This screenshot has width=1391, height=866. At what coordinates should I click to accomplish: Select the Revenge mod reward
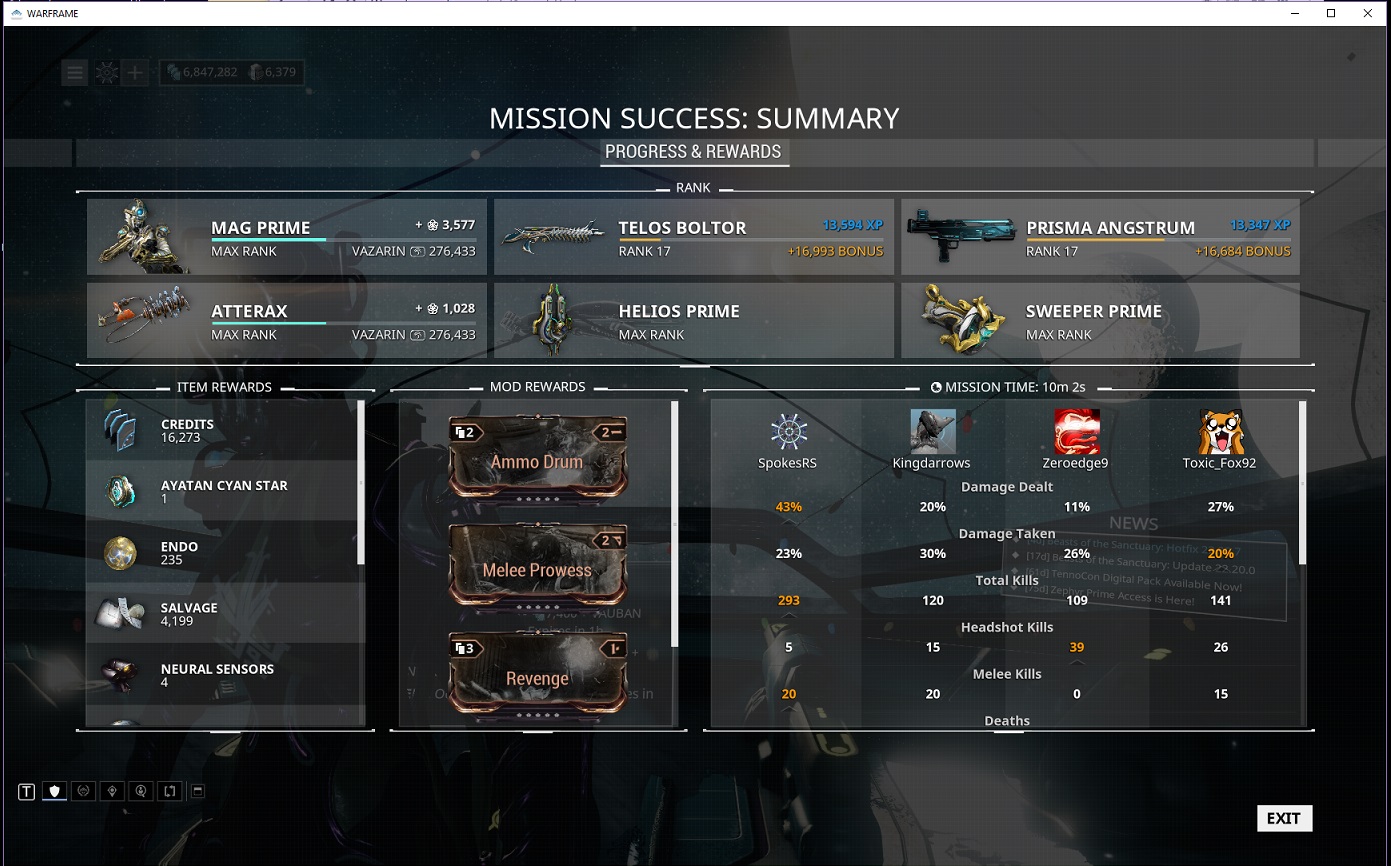[x=538, y=674]
